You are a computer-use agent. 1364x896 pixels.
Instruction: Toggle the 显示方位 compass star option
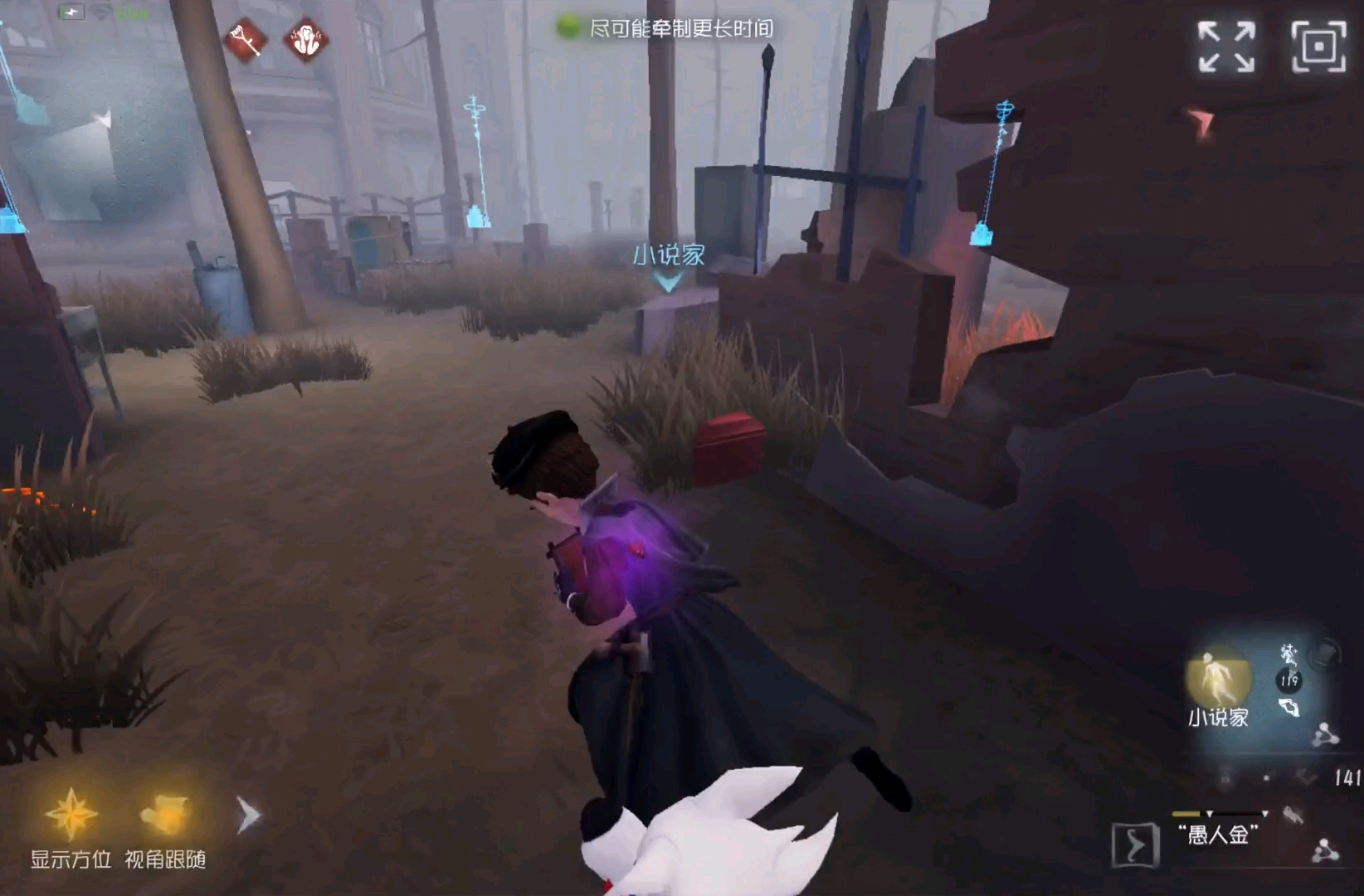tap(71, 815)
